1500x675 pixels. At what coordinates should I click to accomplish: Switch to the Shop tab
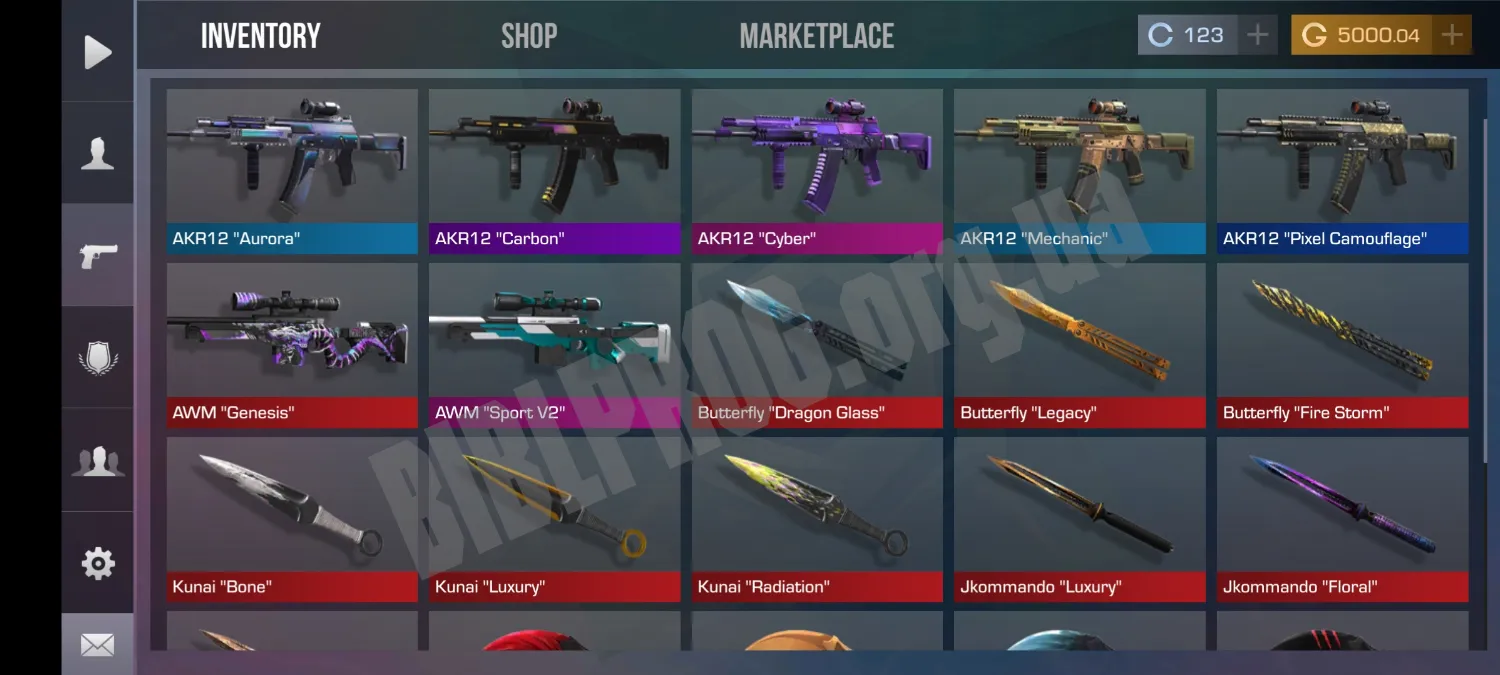pos(528,36)
